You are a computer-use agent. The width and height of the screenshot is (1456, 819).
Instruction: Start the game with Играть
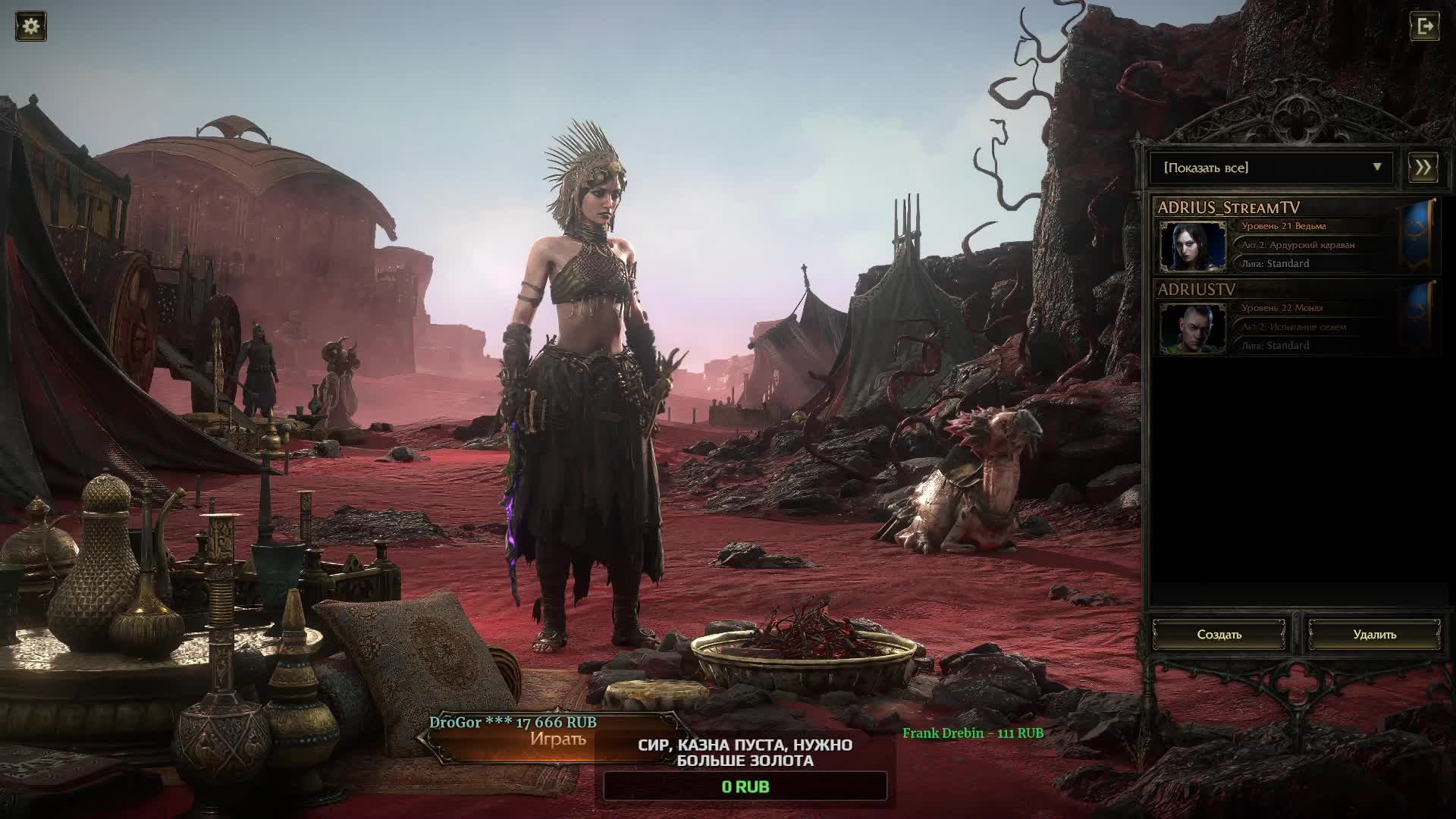point(557,739)
